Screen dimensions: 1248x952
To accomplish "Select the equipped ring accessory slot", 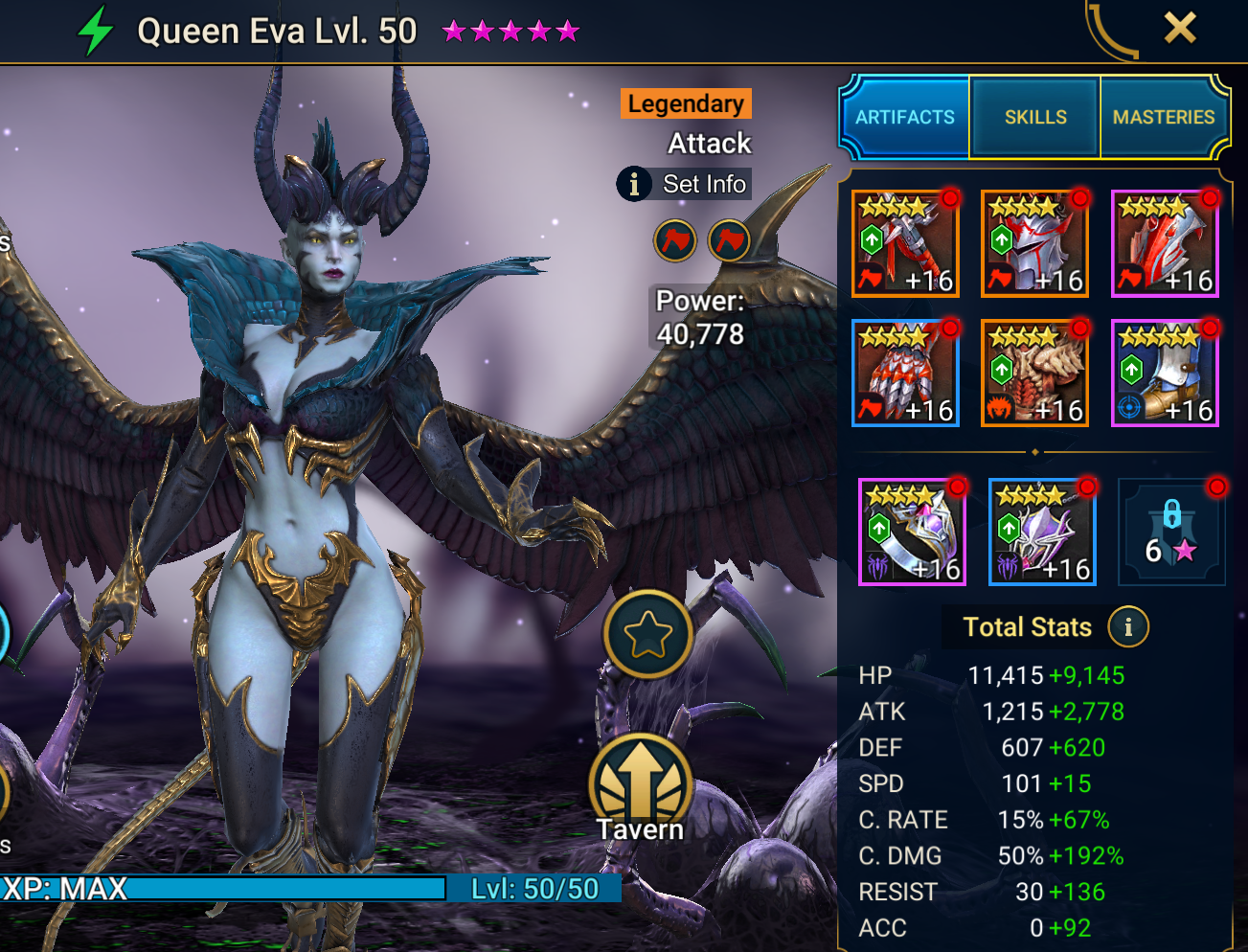I will tap(912, 533).
